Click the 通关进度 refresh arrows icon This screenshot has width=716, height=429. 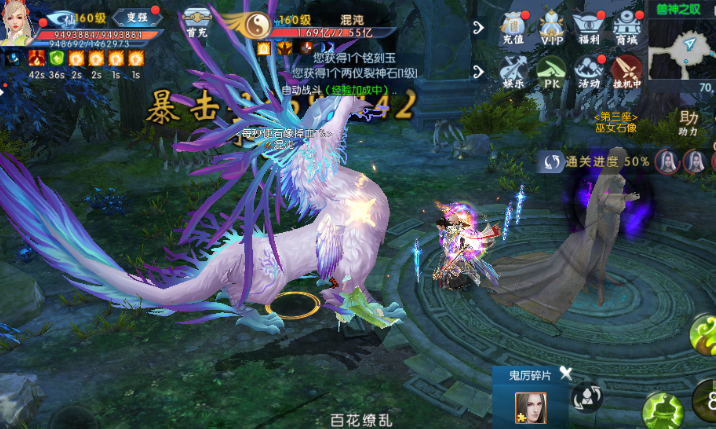[x=552, y=160]
